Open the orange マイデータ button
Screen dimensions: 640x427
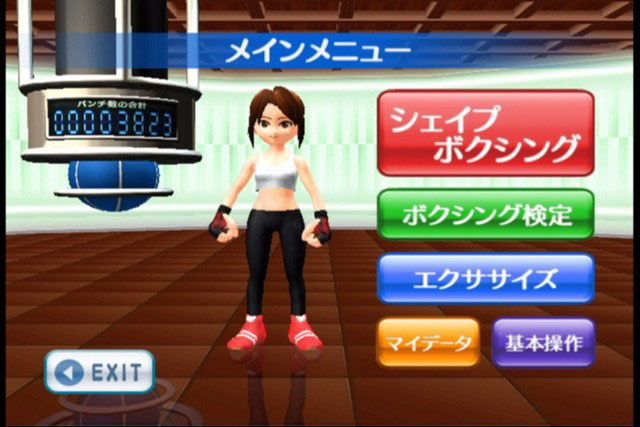pyautogui.click(x=428, y=343)
